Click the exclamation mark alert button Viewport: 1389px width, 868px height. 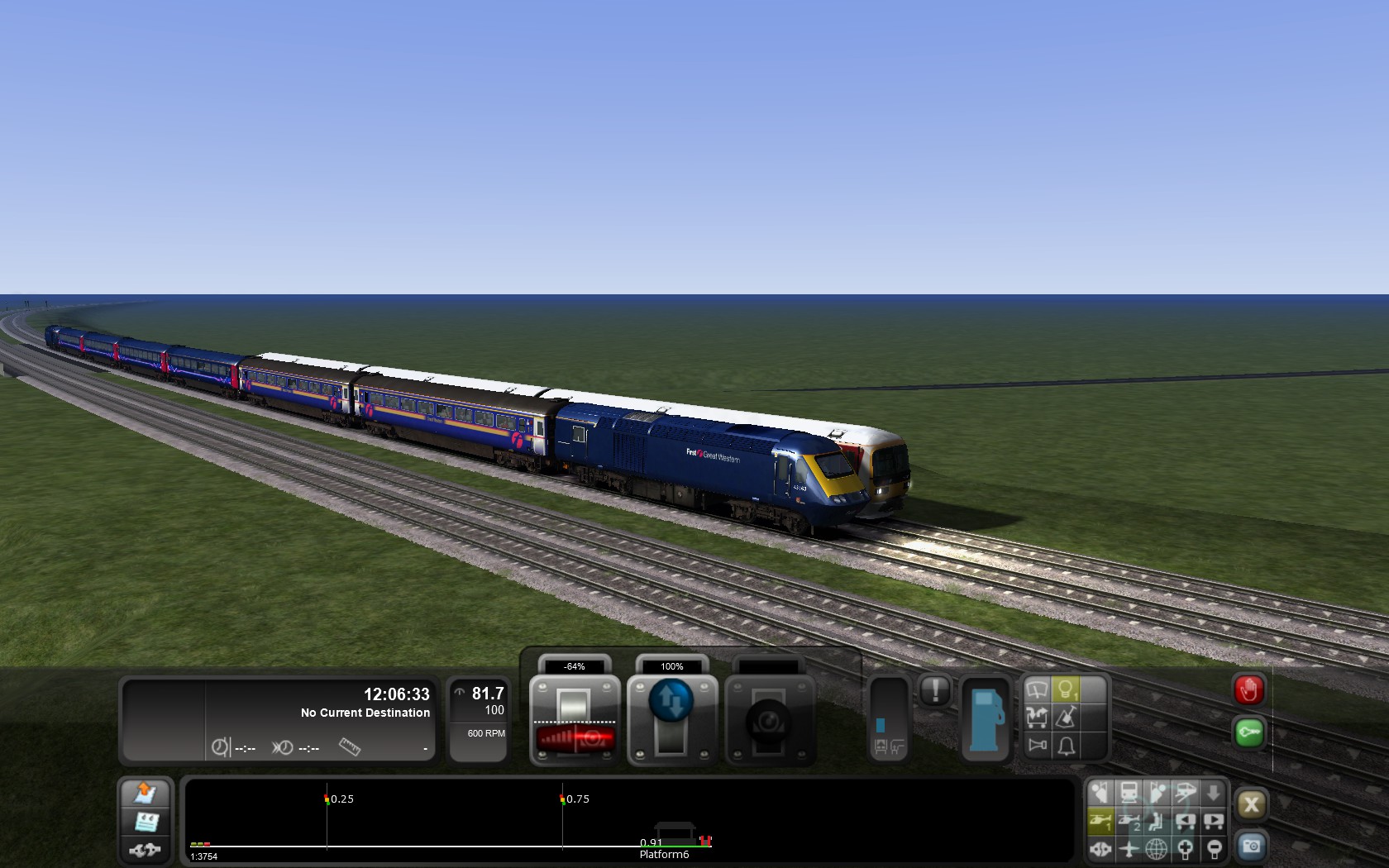(x=935, y=690)
